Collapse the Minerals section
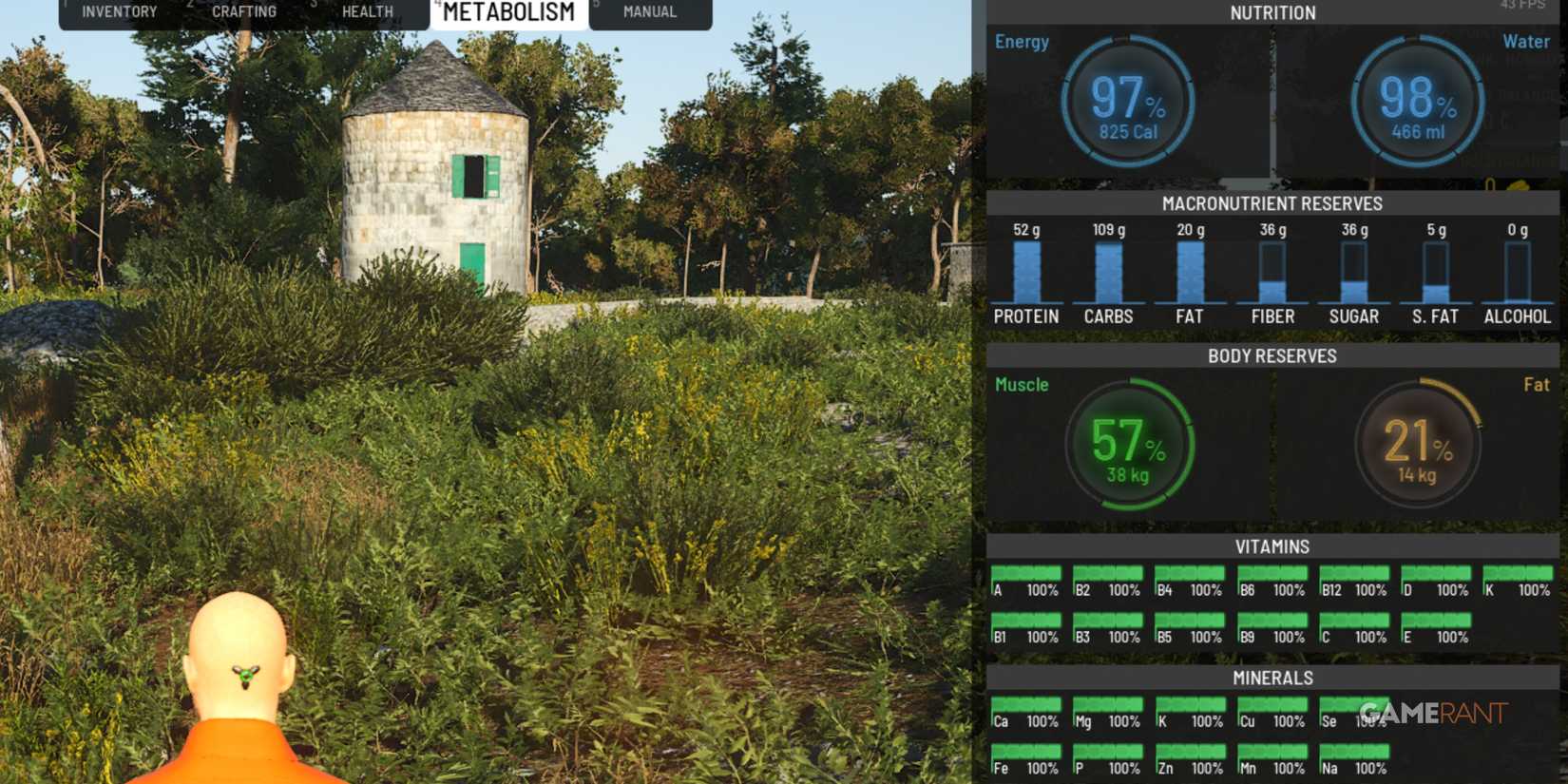The width and height of the screenshot is (1568, 784). coord(1272,678)
